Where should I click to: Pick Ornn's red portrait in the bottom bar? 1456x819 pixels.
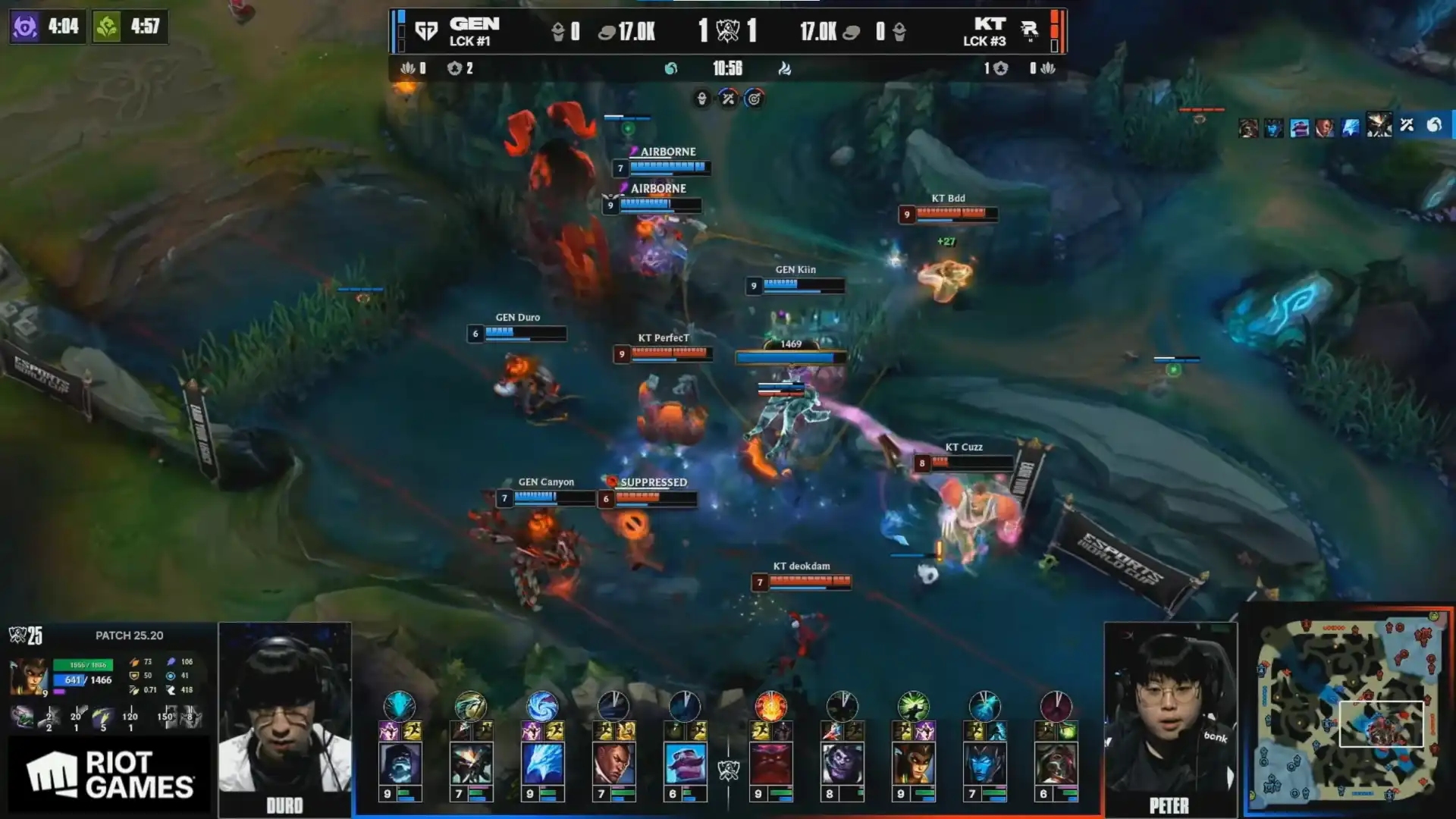click(770, 763)
